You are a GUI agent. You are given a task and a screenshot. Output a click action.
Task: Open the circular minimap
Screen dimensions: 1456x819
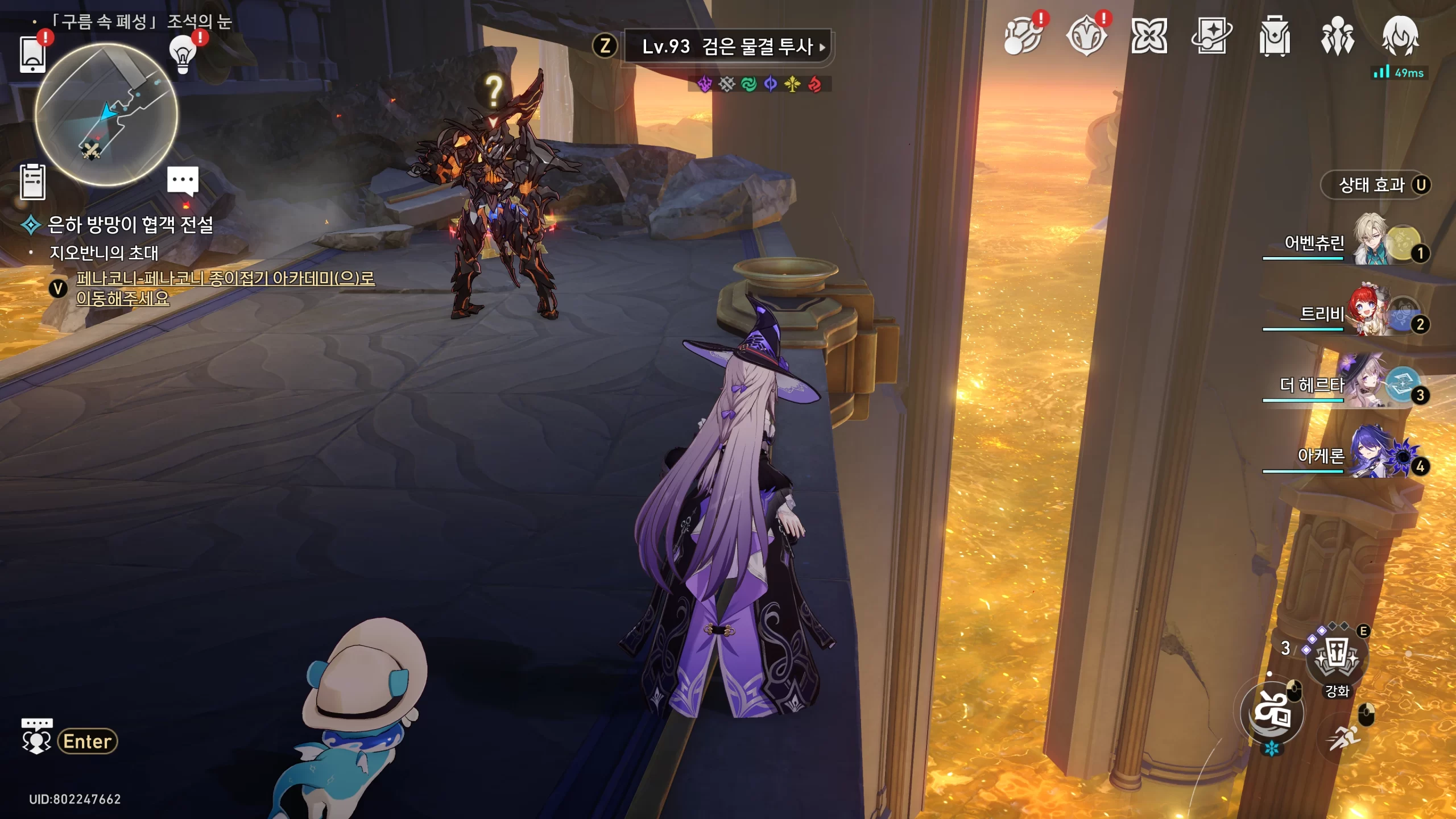(106, 114)
